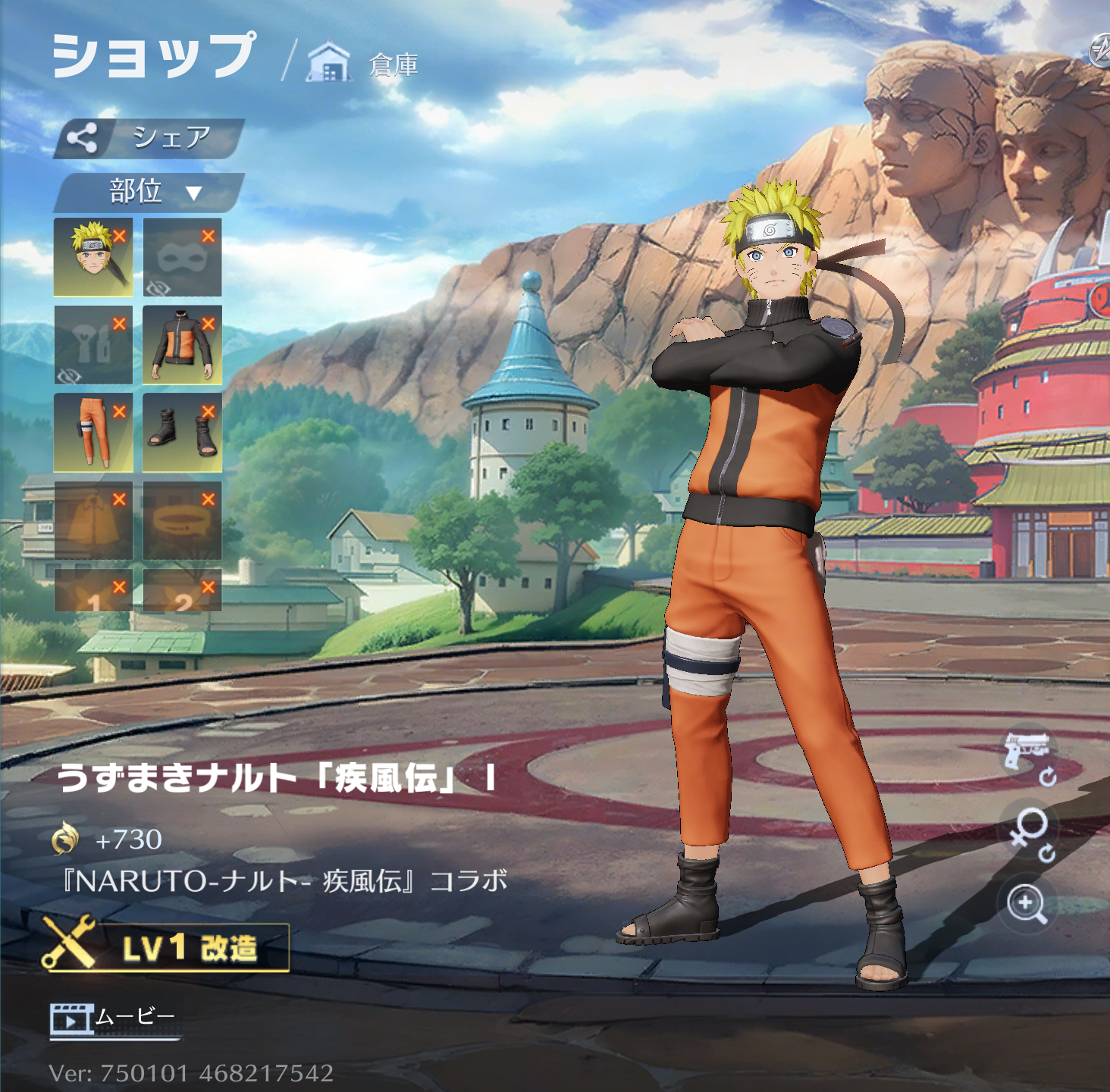Zoom in with the magnifier icon
The width and height of the screenshot is (1110, 1092).
[x=1027, y=904]
